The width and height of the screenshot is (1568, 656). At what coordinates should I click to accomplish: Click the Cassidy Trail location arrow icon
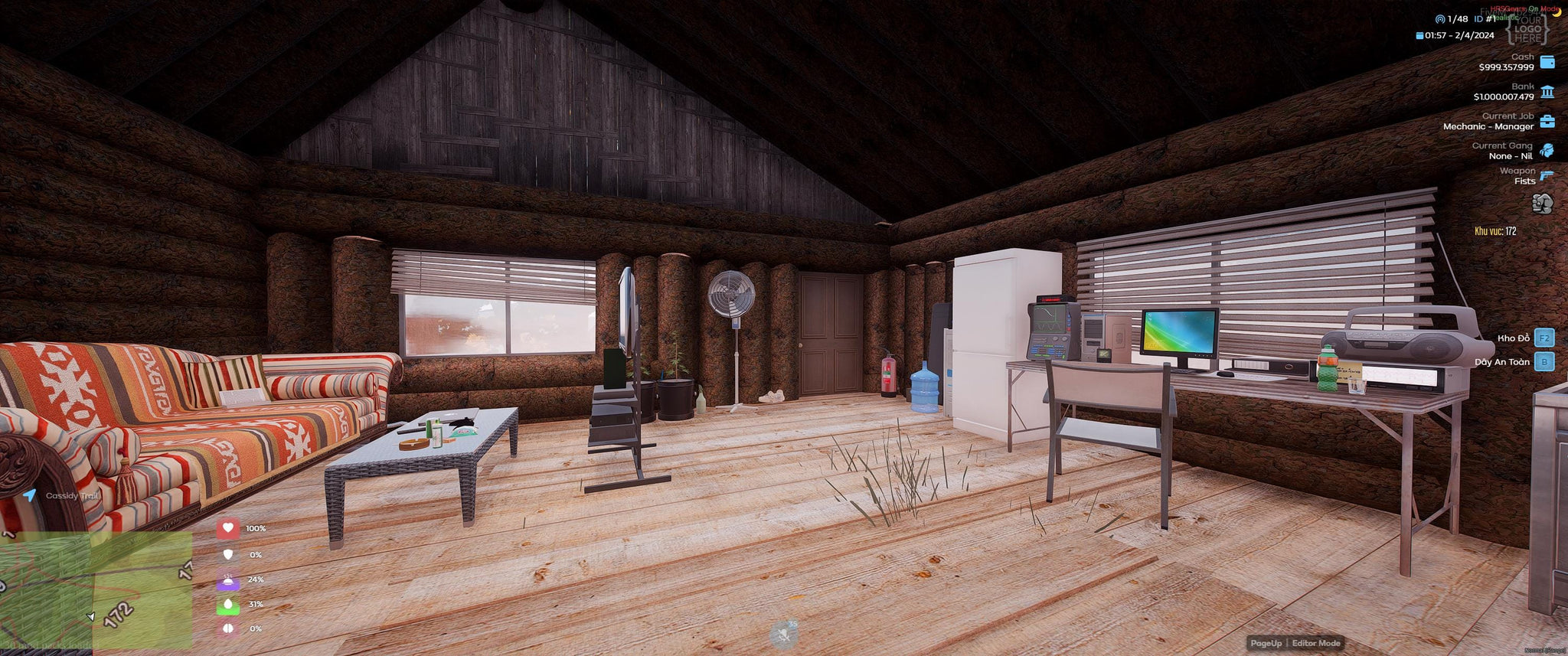point(29,495)
